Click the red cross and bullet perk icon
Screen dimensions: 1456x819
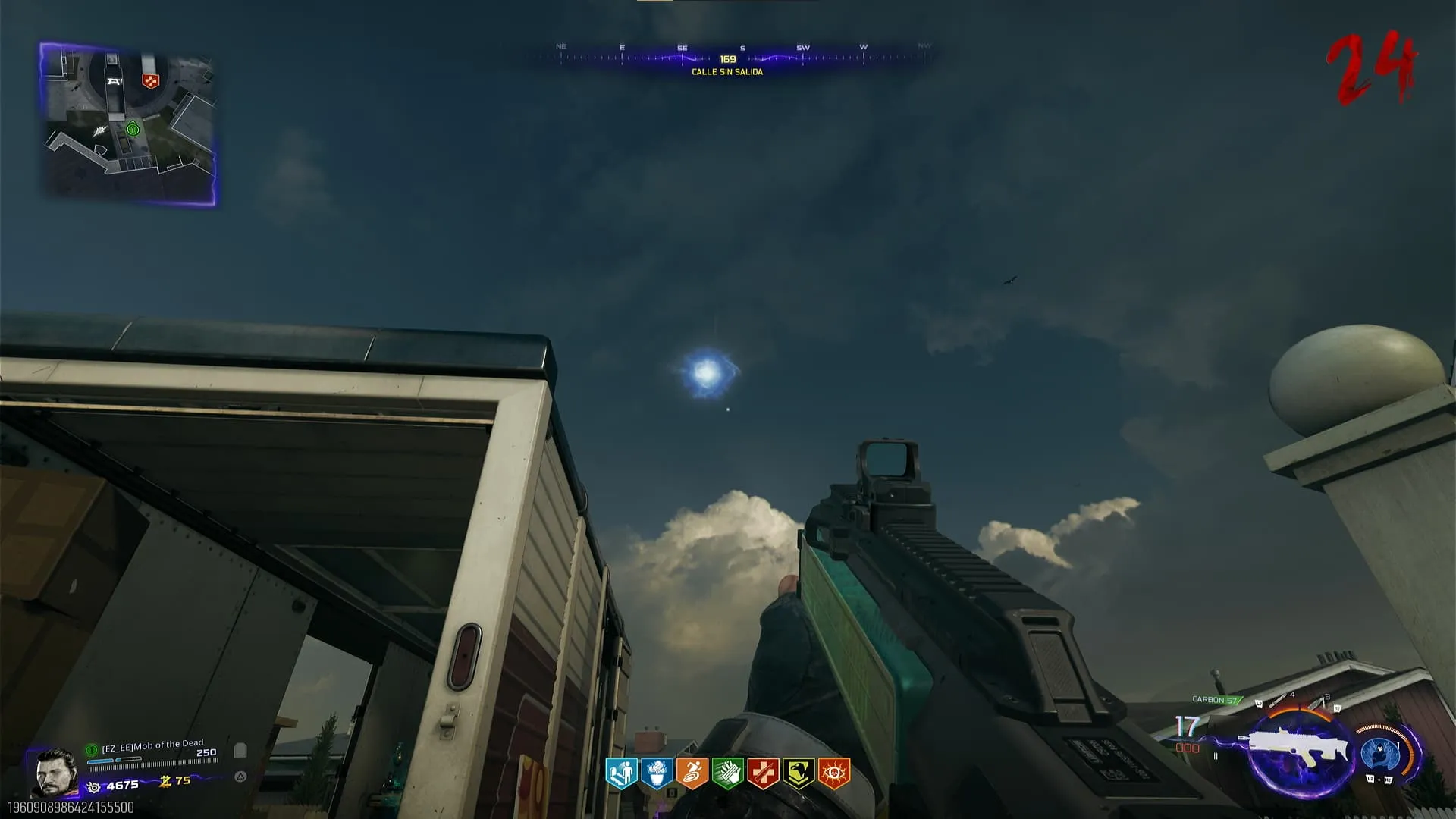pyautogui.click(x=763, y=773)
